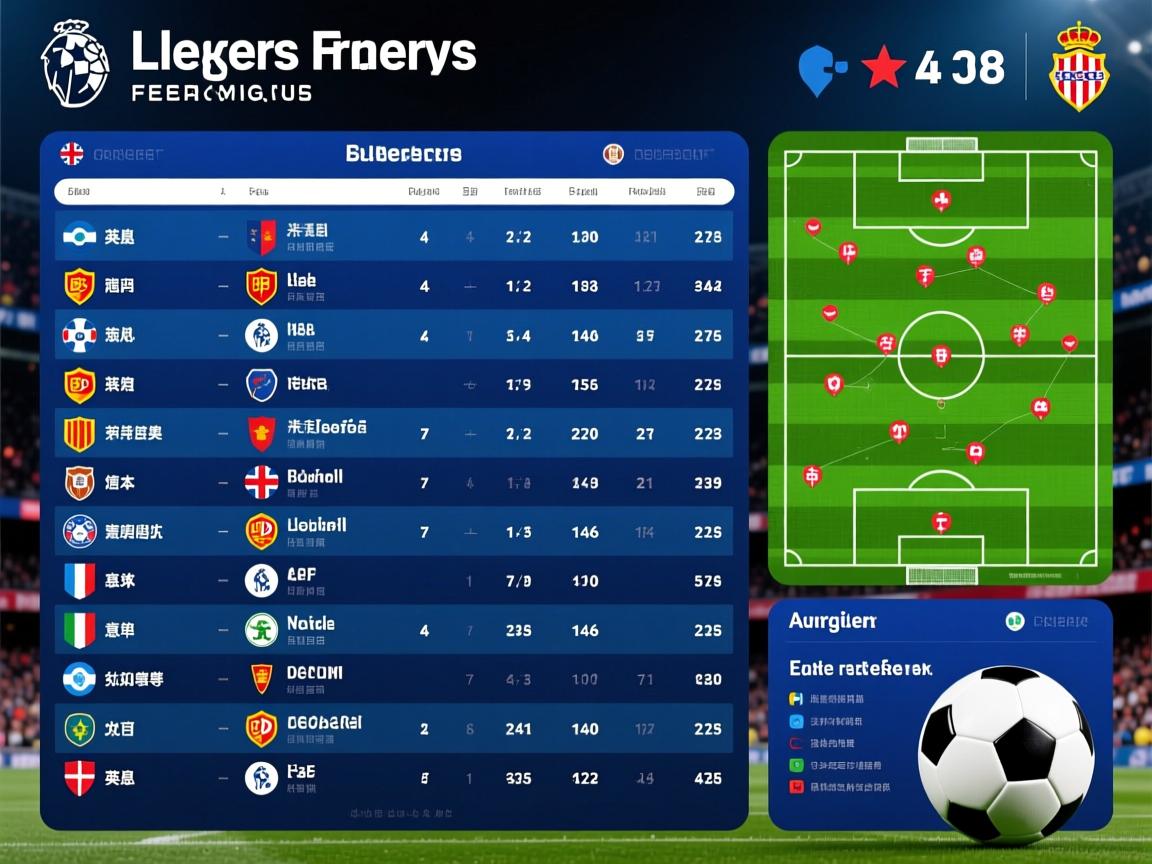Screen dimensions: 1152x864
Task: Select the goalkeeper marker in the bottom penalty box
Action: point(940,521)
